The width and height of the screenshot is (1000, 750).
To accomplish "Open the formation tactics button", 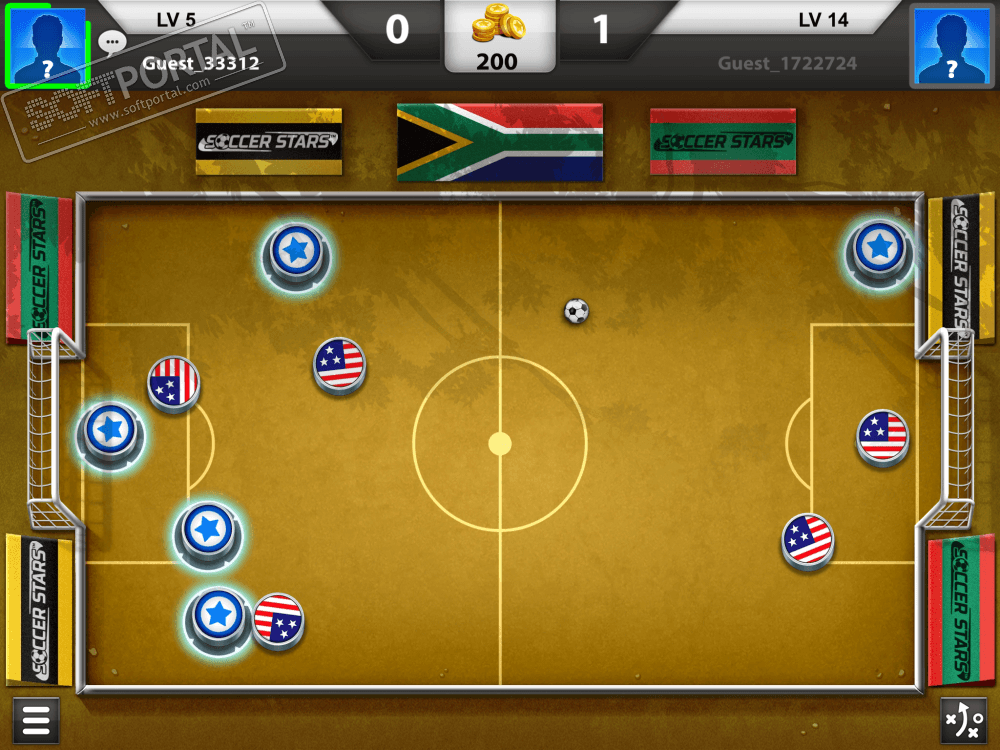I will point(964,720).
